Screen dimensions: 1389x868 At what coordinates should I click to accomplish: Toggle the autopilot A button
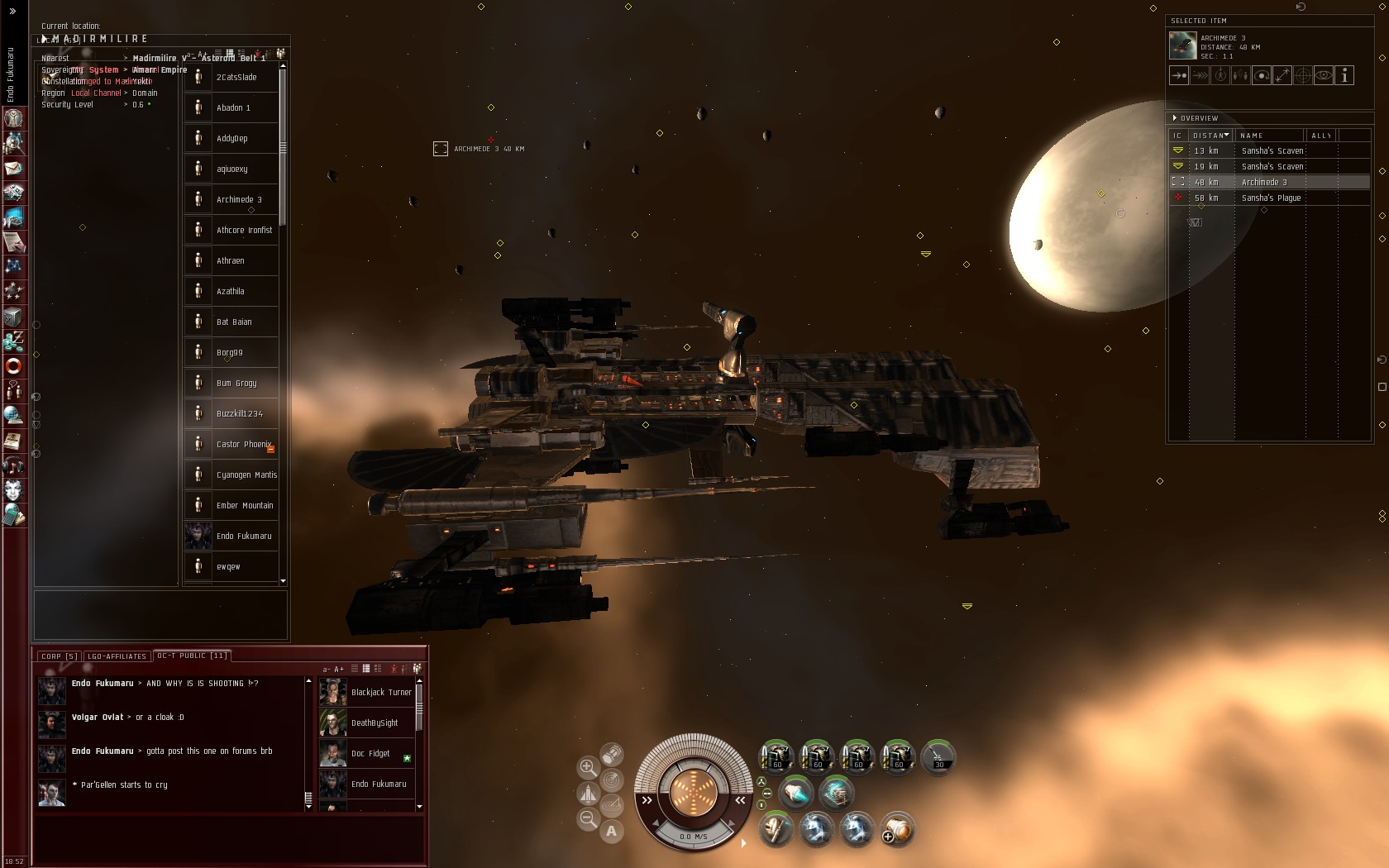click(612, 831)
